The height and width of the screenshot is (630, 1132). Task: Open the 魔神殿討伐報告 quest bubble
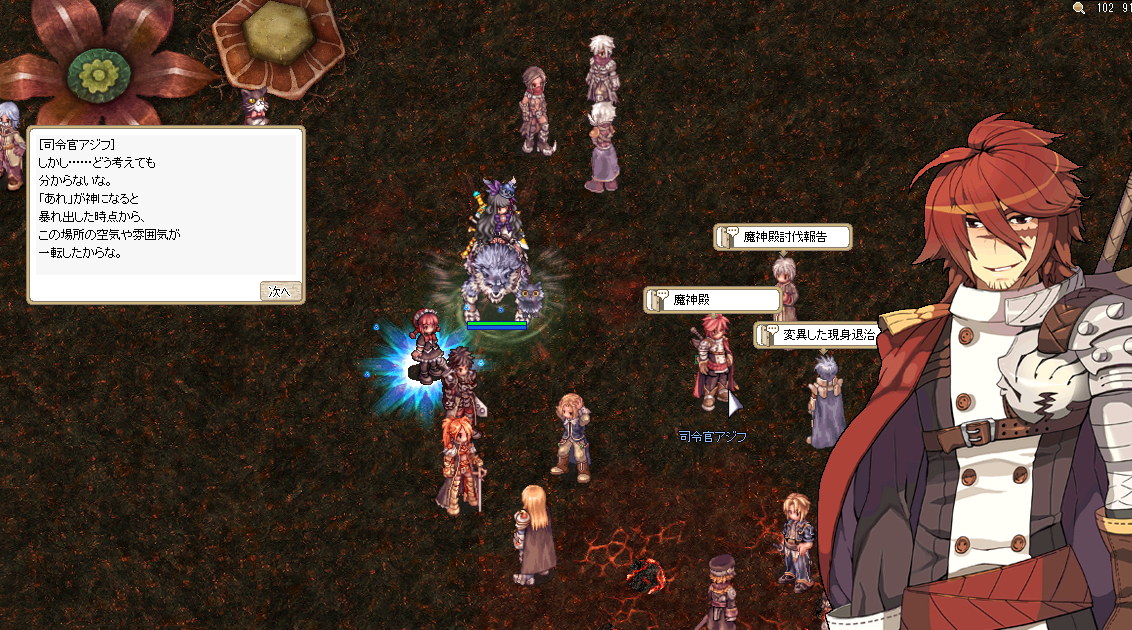(783, 237)
